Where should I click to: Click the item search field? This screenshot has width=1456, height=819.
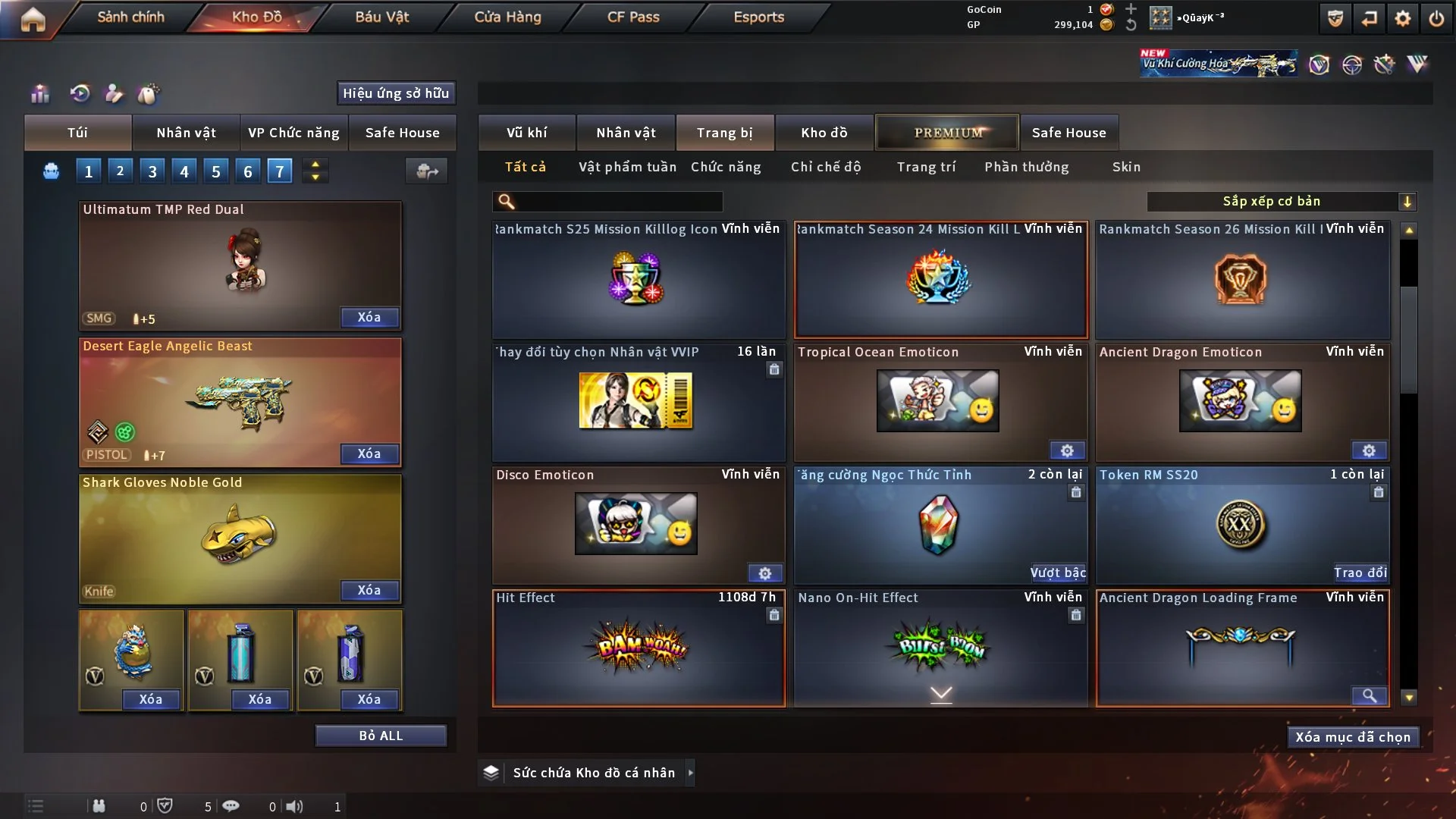coord(618,202)
